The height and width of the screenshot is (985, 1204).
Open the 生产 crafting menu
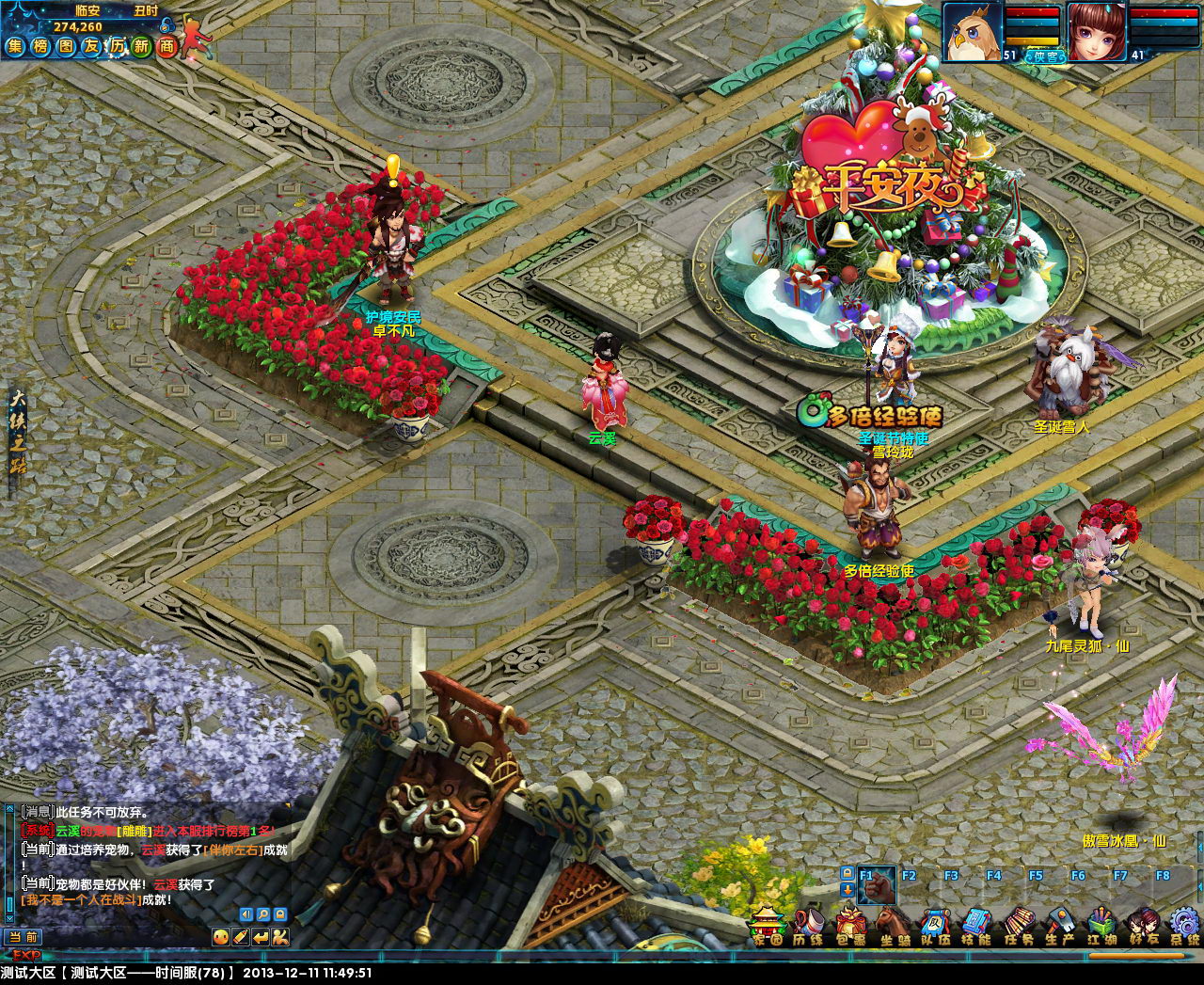coord(1060,925)
